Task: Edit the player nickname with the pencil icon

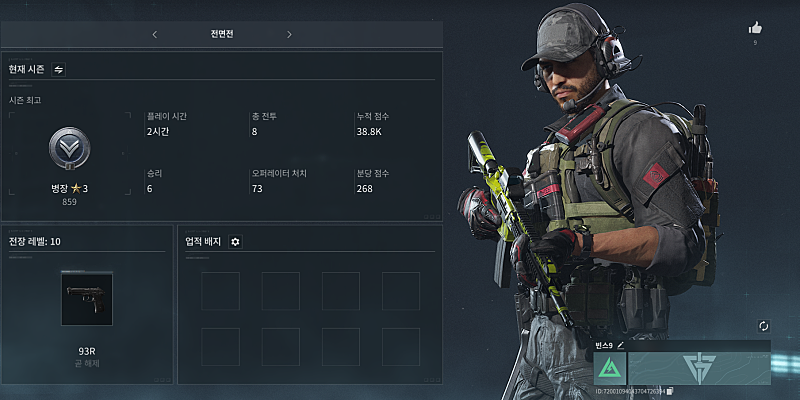Action: pos(620,344)
